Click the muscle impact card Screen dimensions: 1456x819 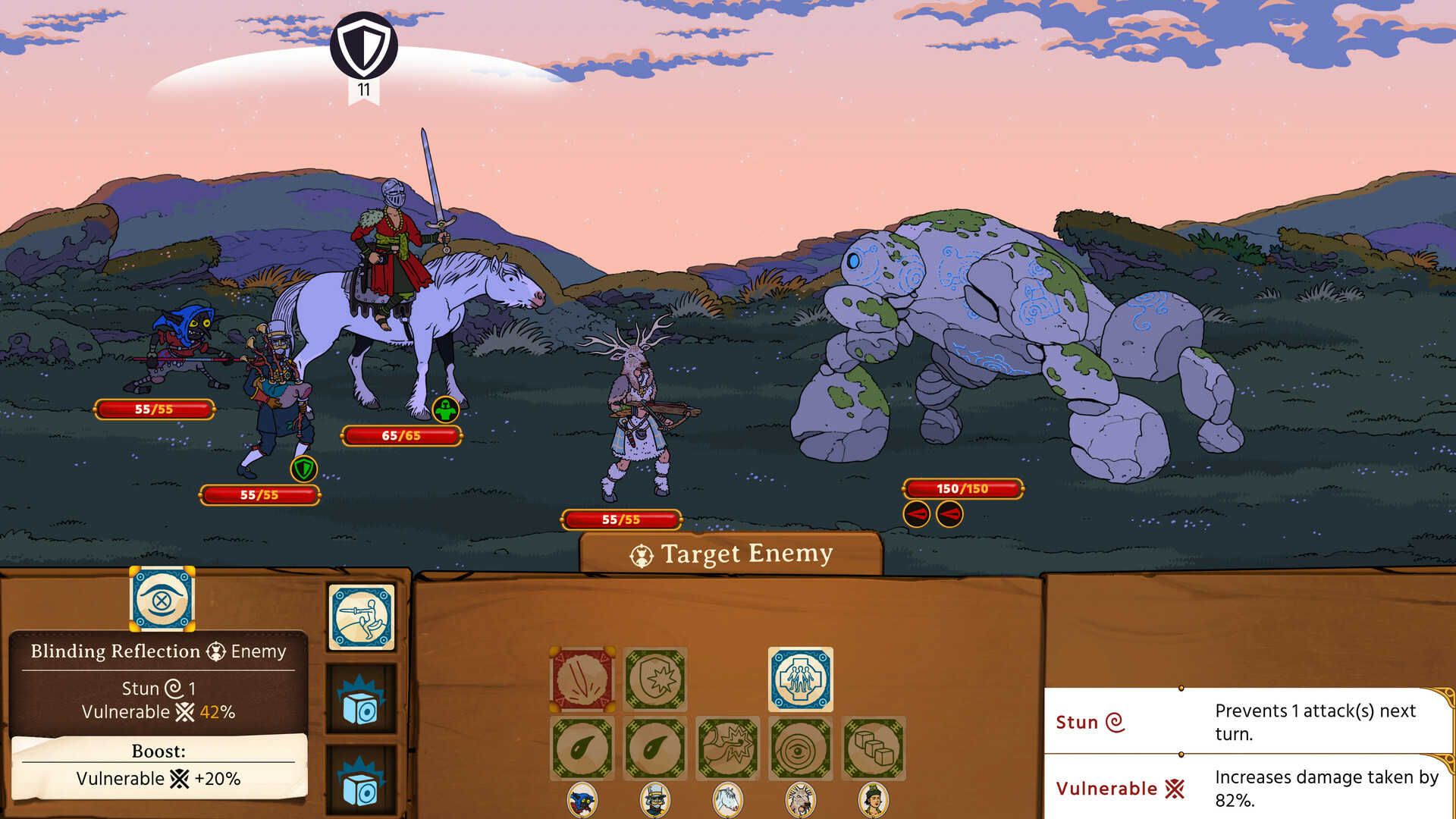point(728,747)
